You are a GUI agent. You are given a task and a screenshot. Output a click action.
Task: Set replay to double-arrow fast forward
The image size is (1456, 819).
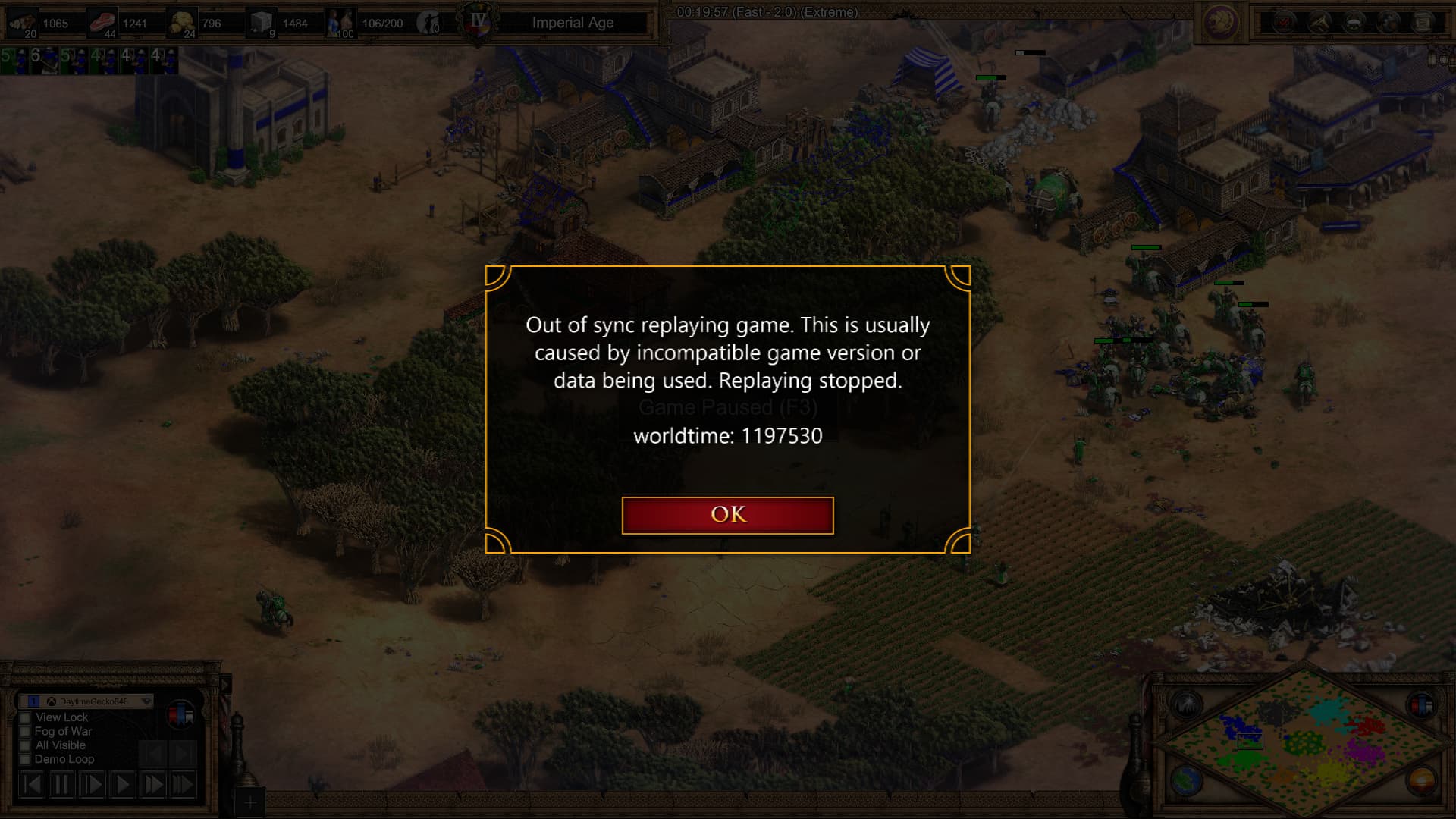(152, 784)
